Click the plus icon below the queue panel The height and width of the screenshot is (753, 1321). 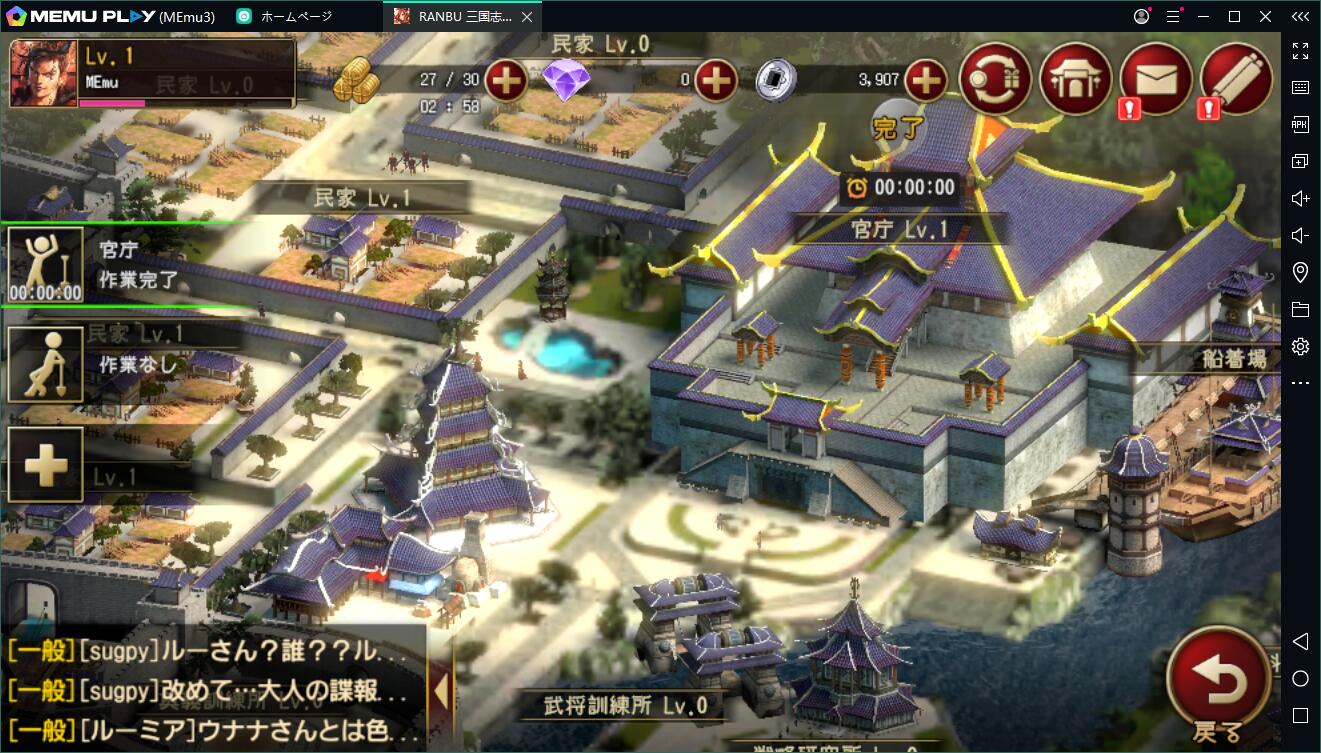[45, 462]
